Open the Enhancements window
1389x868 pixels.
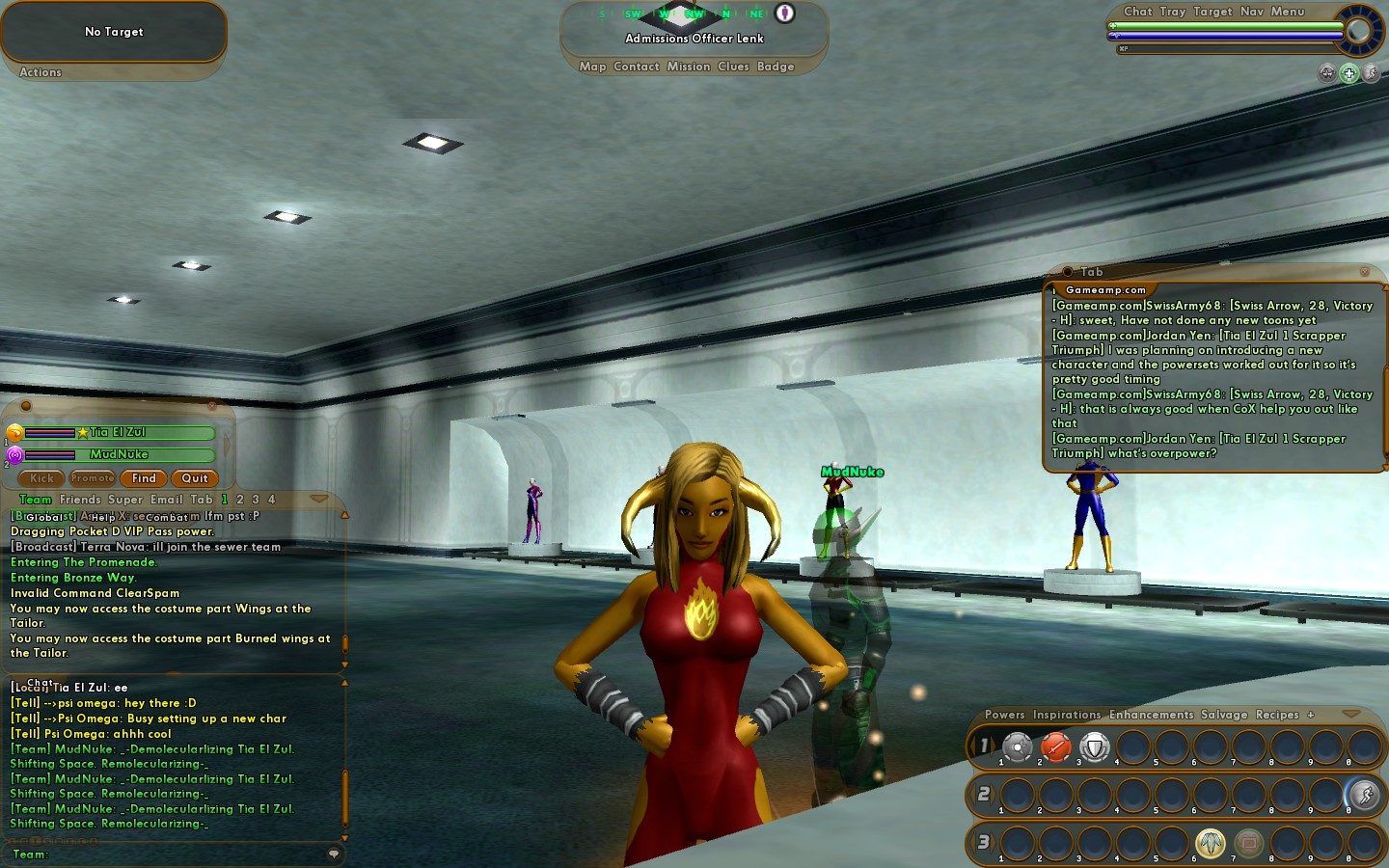point(1151,715)
